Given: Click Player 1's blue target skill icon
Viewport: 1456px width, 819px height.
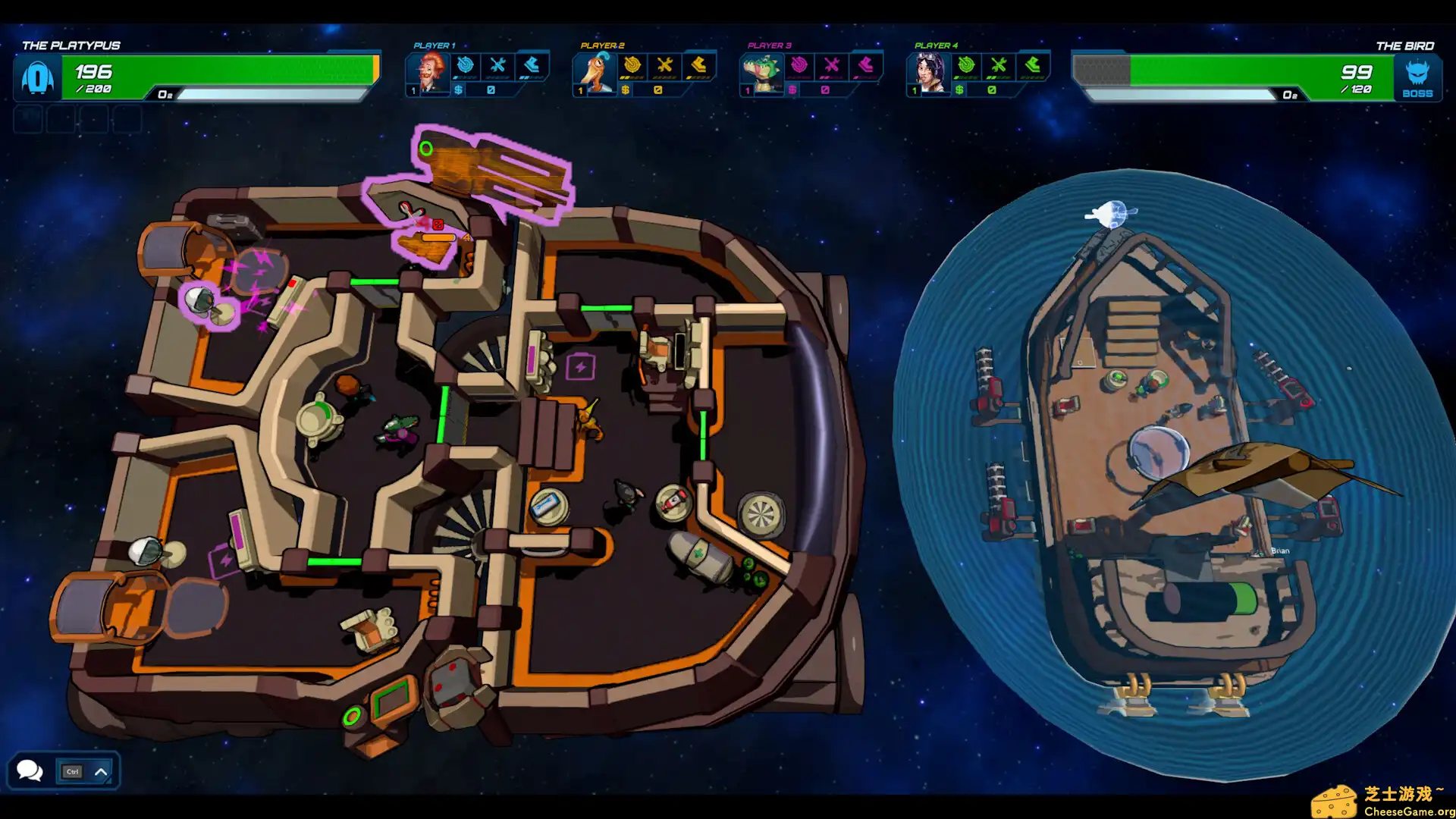Looking at the screenshot, I should click(466, 66).
